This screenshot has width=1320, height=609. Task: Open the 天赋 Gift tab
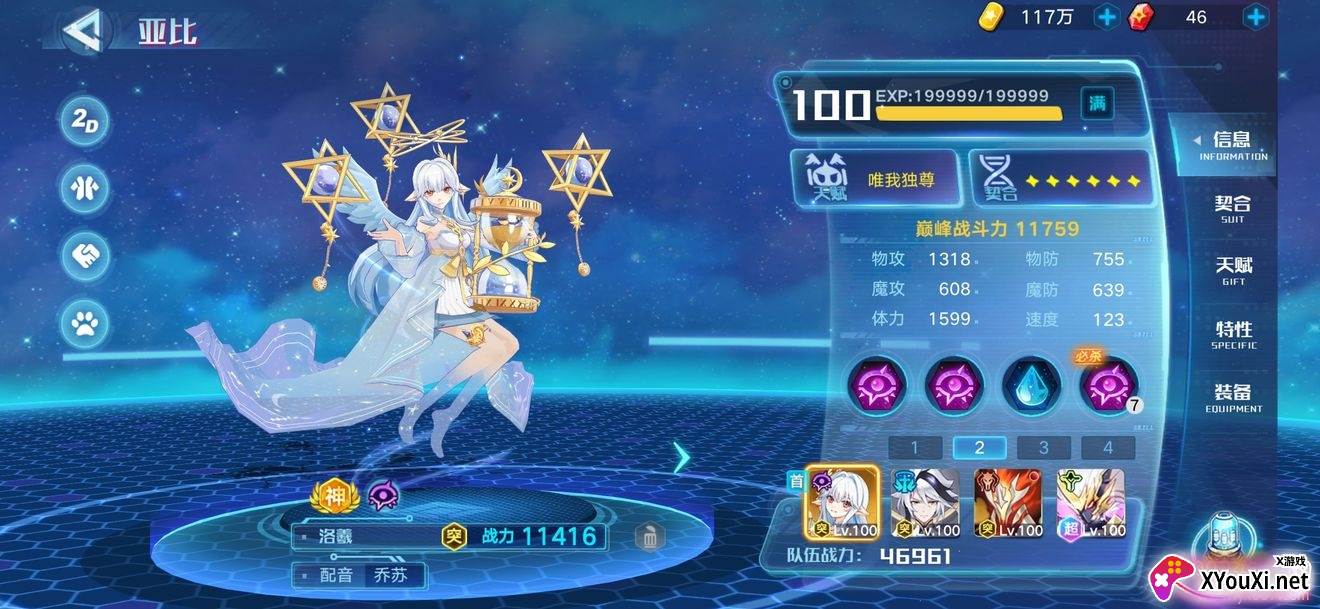coord(1233,270)
